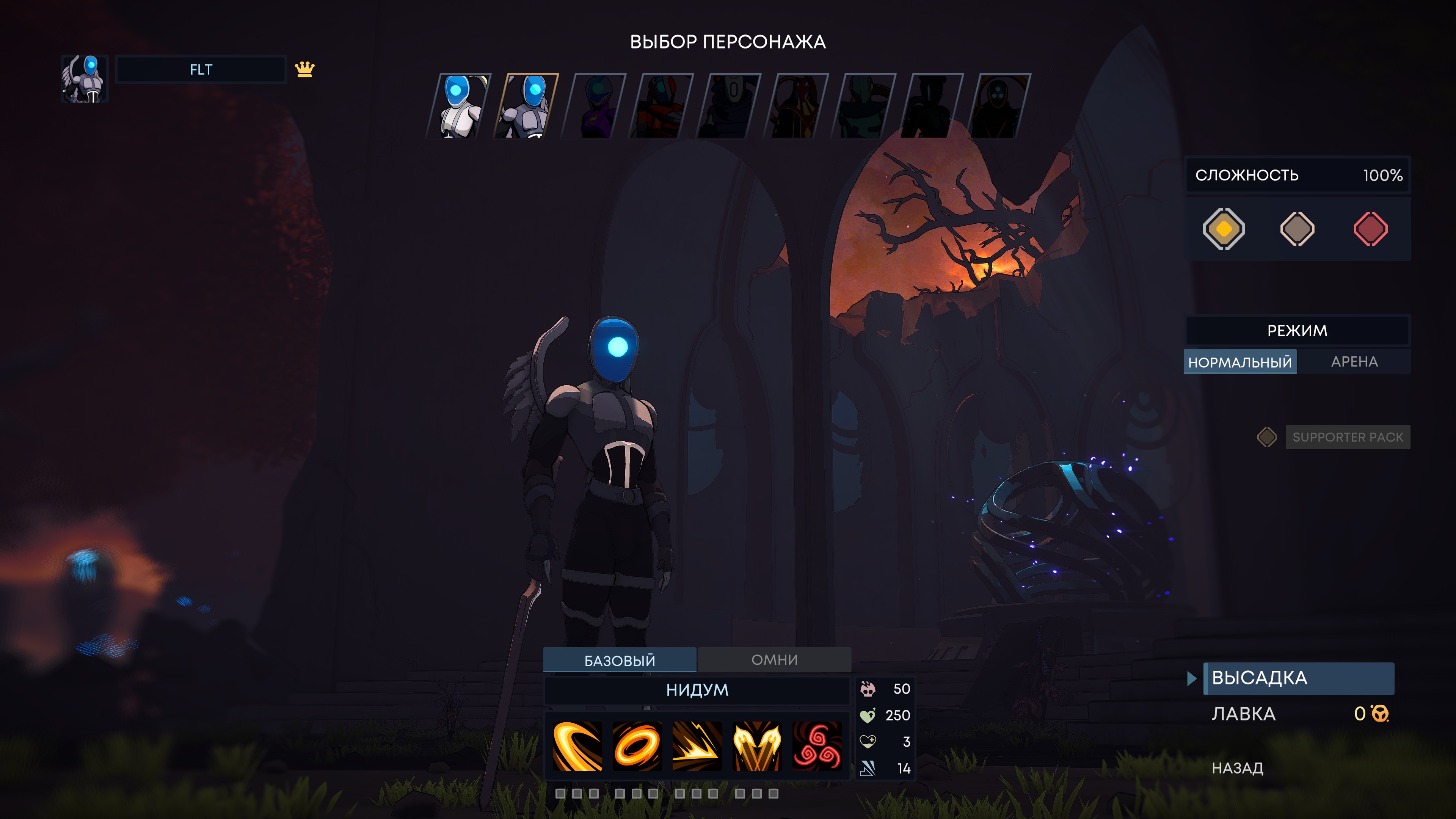Screen dimensions: 1456x819
Task: Click the Supporter Pack button
Action: point(1347,437)
